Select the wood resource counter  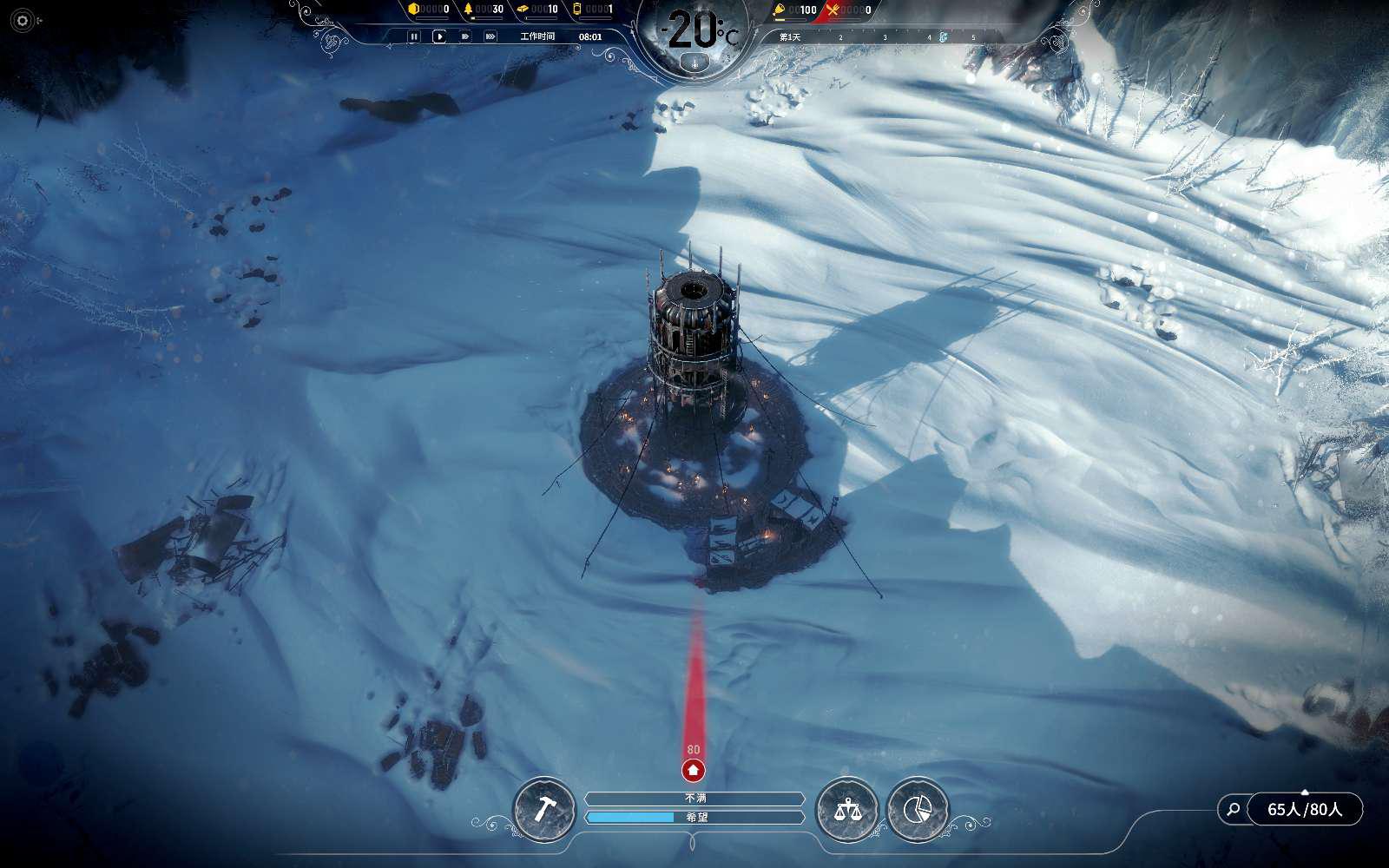click(484, 10)
